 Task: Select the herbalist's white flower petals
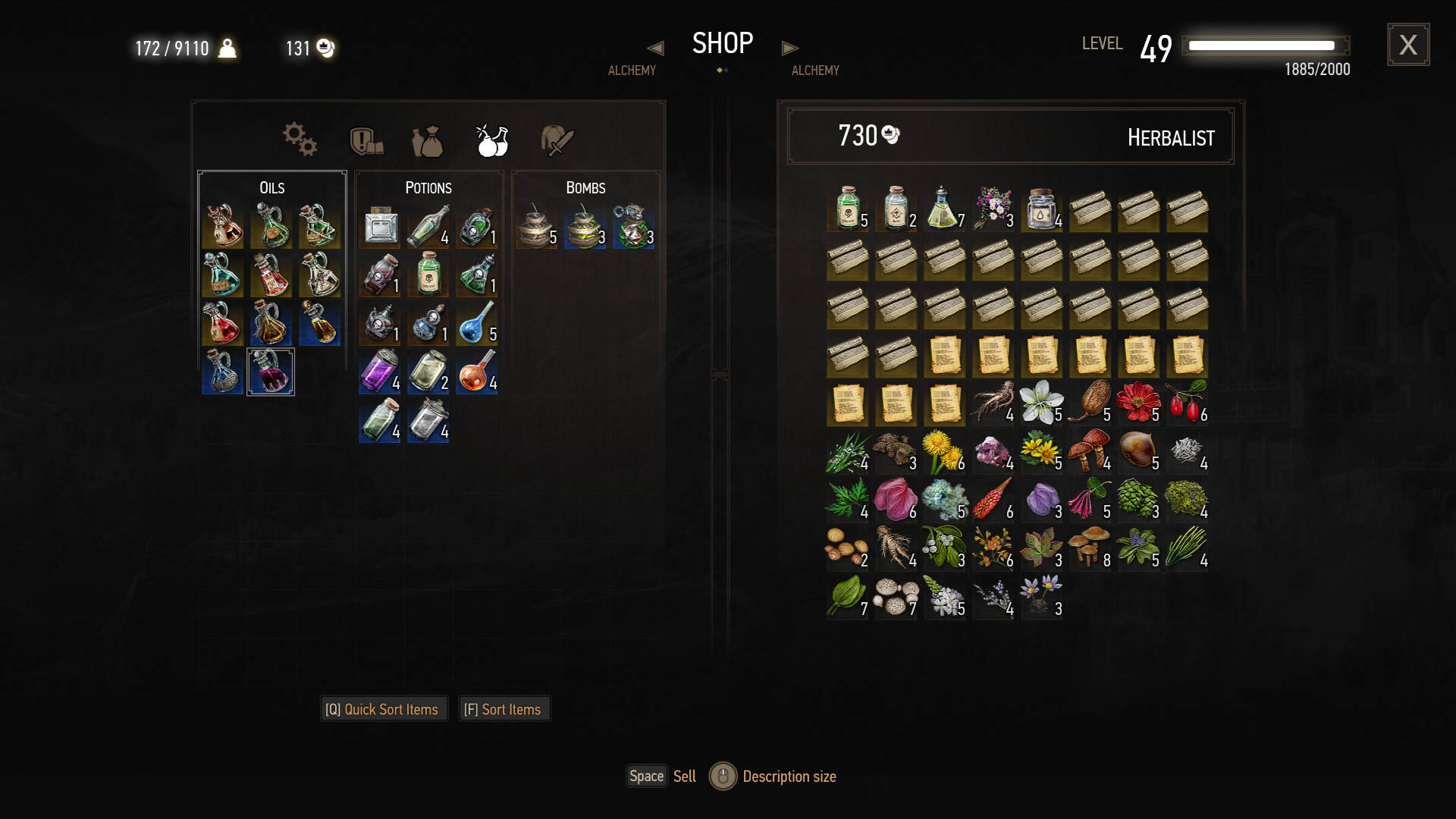coord(1040,402)
